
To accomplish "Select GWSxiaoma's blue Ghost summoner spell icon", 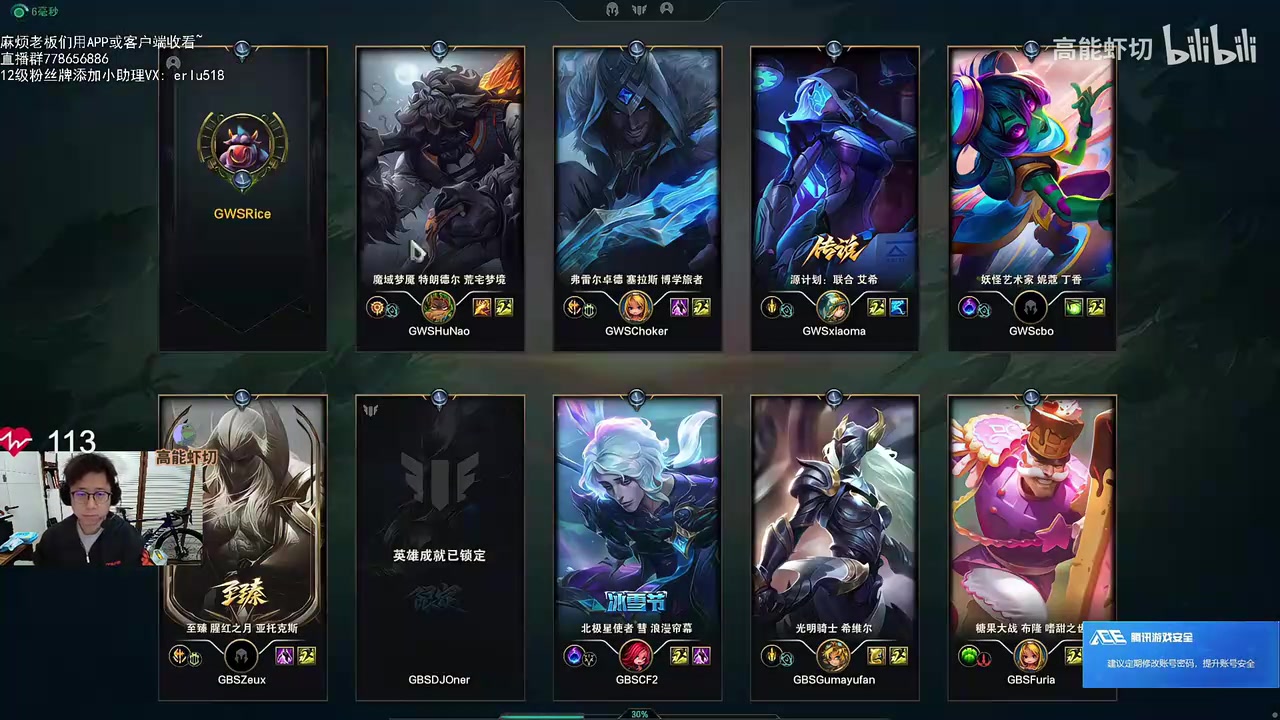I will 899,307.
